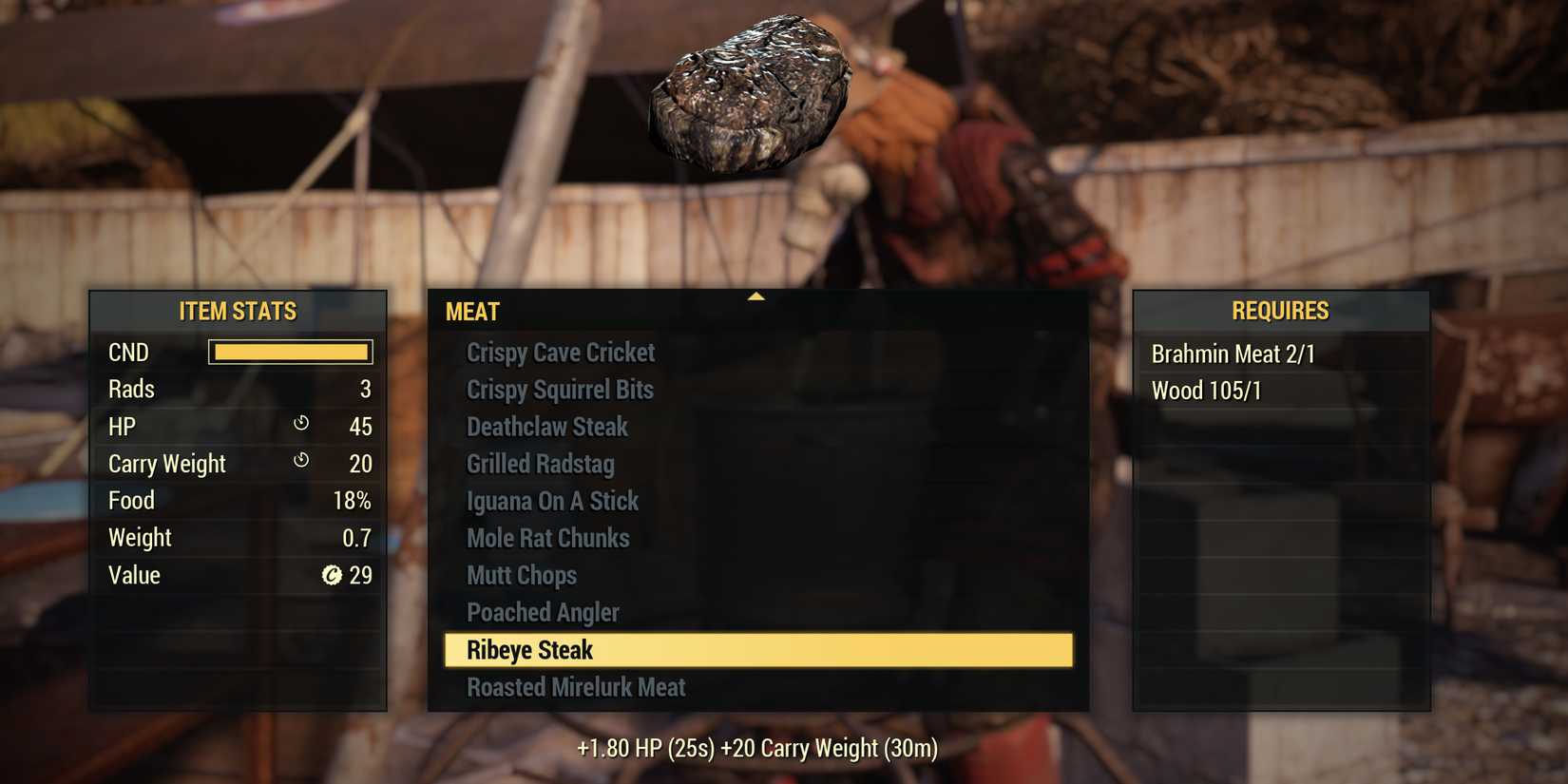Click the CND condition bar

click(x=290, y=352)
